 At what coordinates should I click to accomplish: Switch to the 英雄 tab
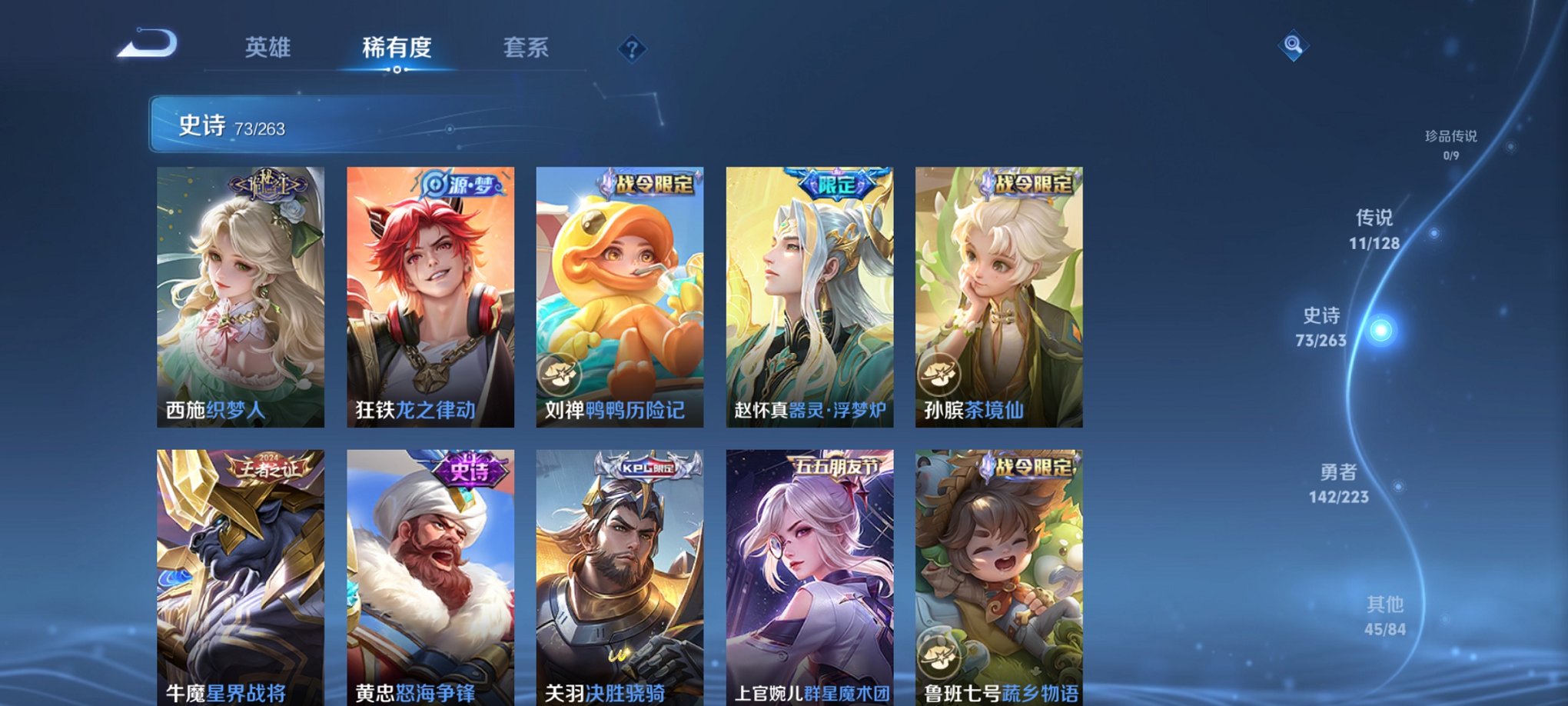click(267, 48)
